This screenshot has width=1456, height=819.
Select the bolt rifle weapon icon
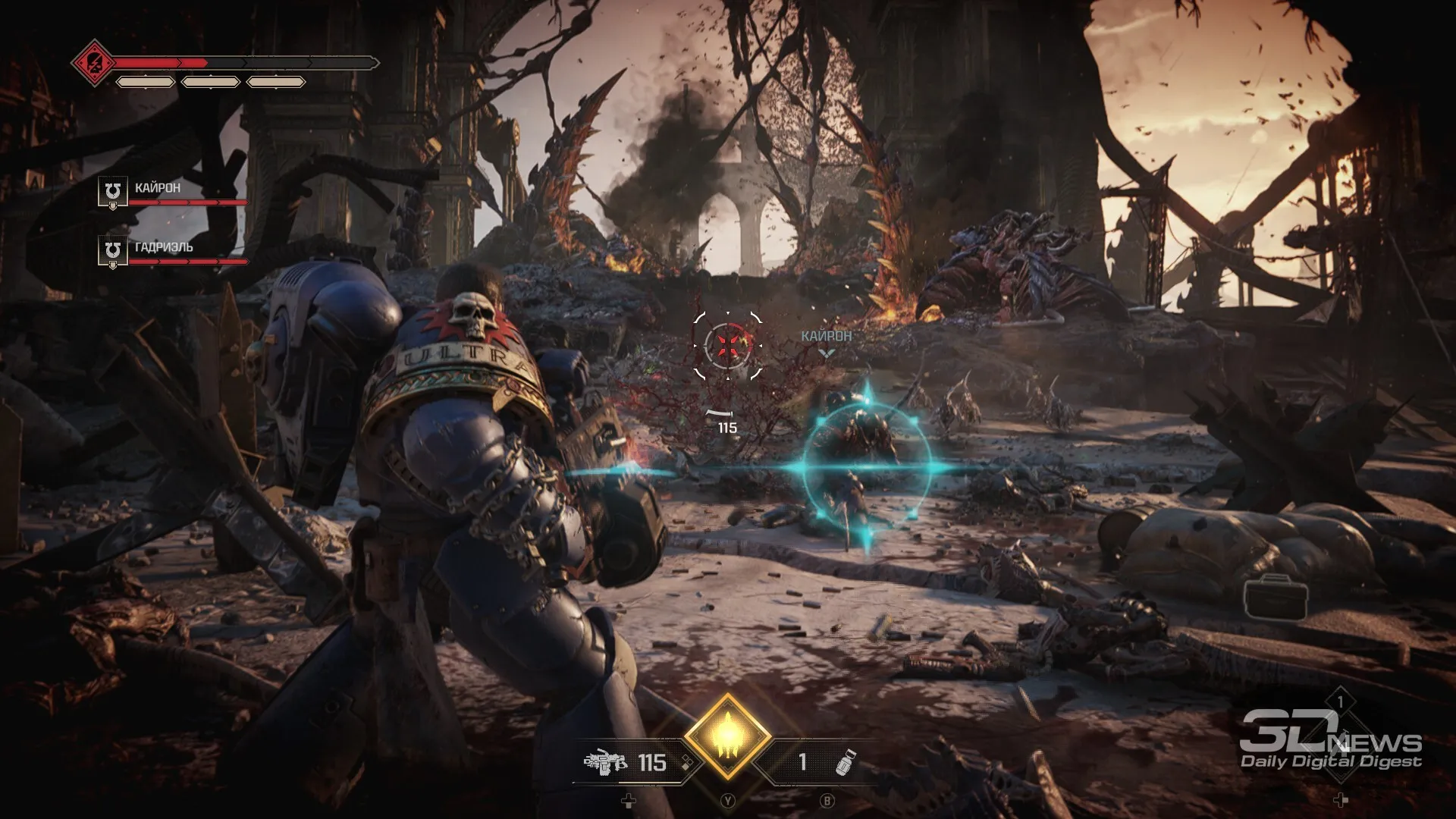pos(605,761)
